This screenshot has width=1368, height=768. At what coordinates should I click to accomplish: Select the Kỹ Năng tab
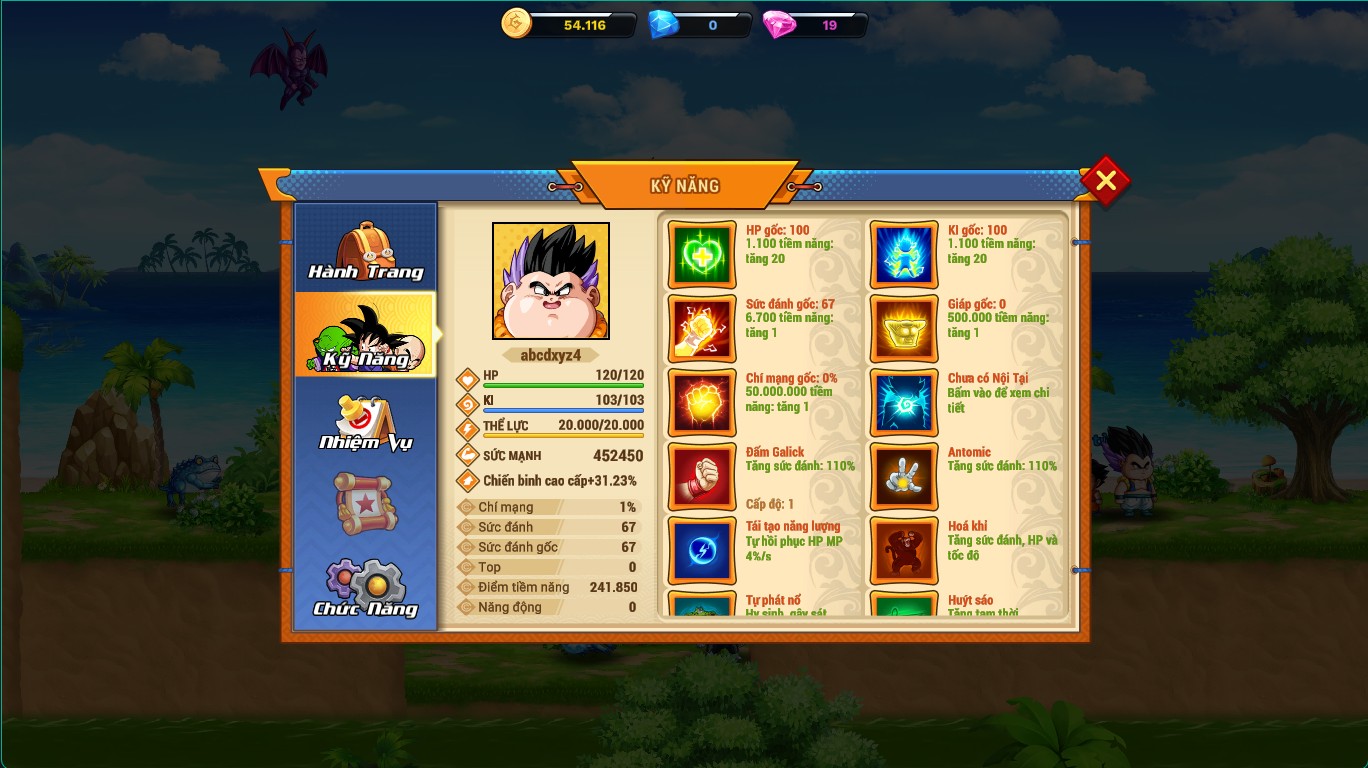[x=366, y=336]
